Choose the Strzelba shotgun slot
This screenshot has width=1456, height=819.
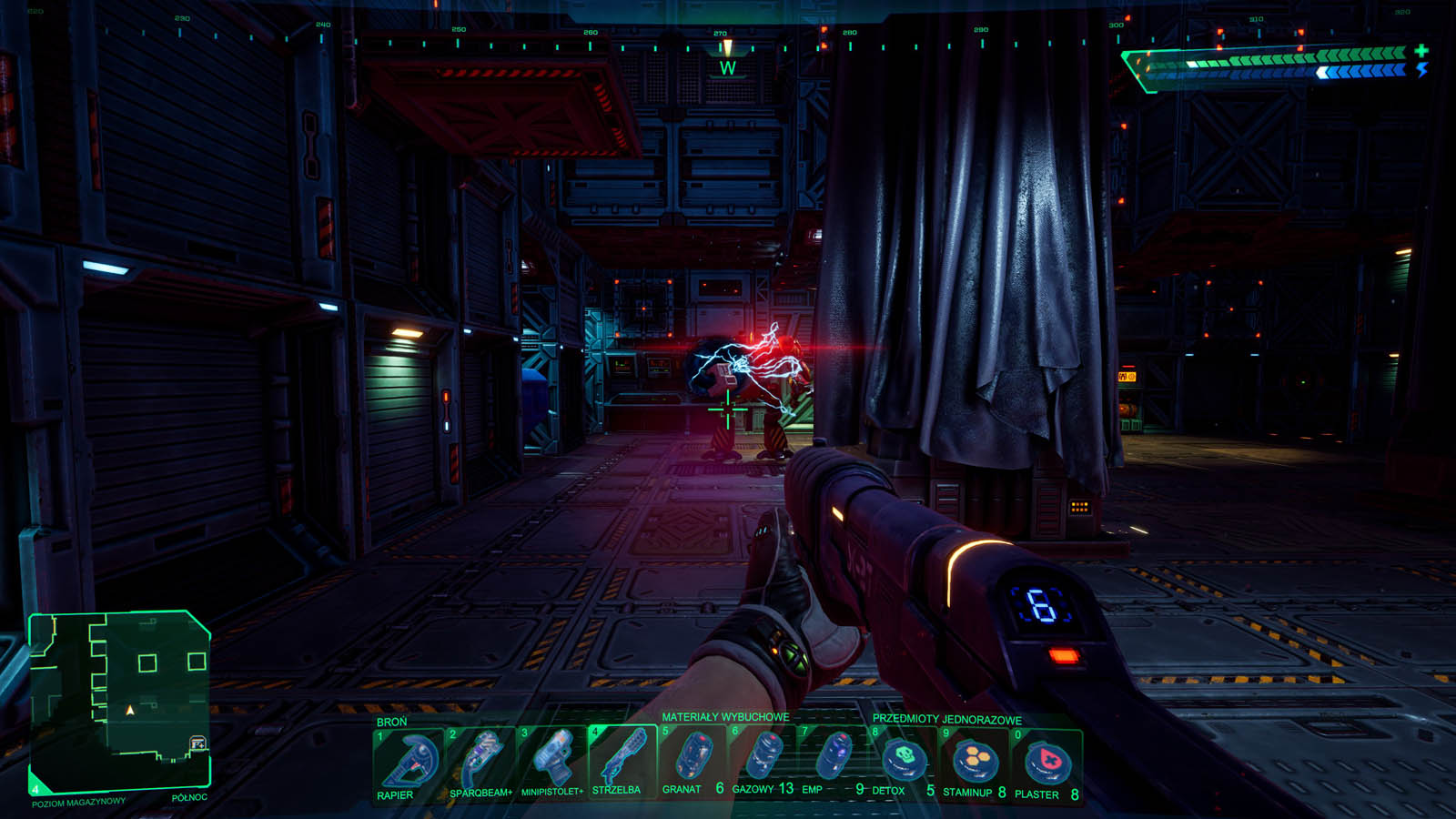tap(622, 761)
